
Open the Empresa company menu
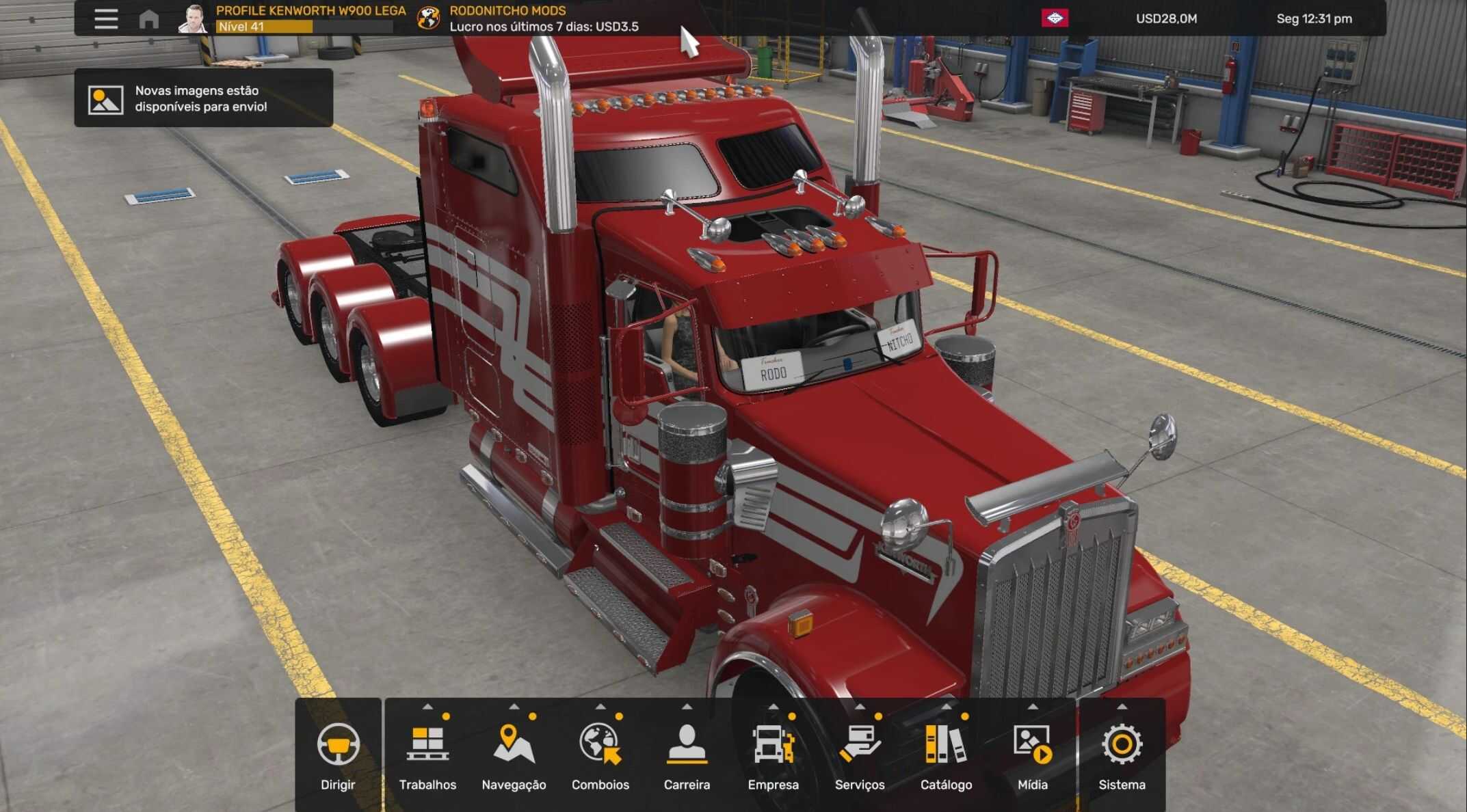(x=773, y=754)
